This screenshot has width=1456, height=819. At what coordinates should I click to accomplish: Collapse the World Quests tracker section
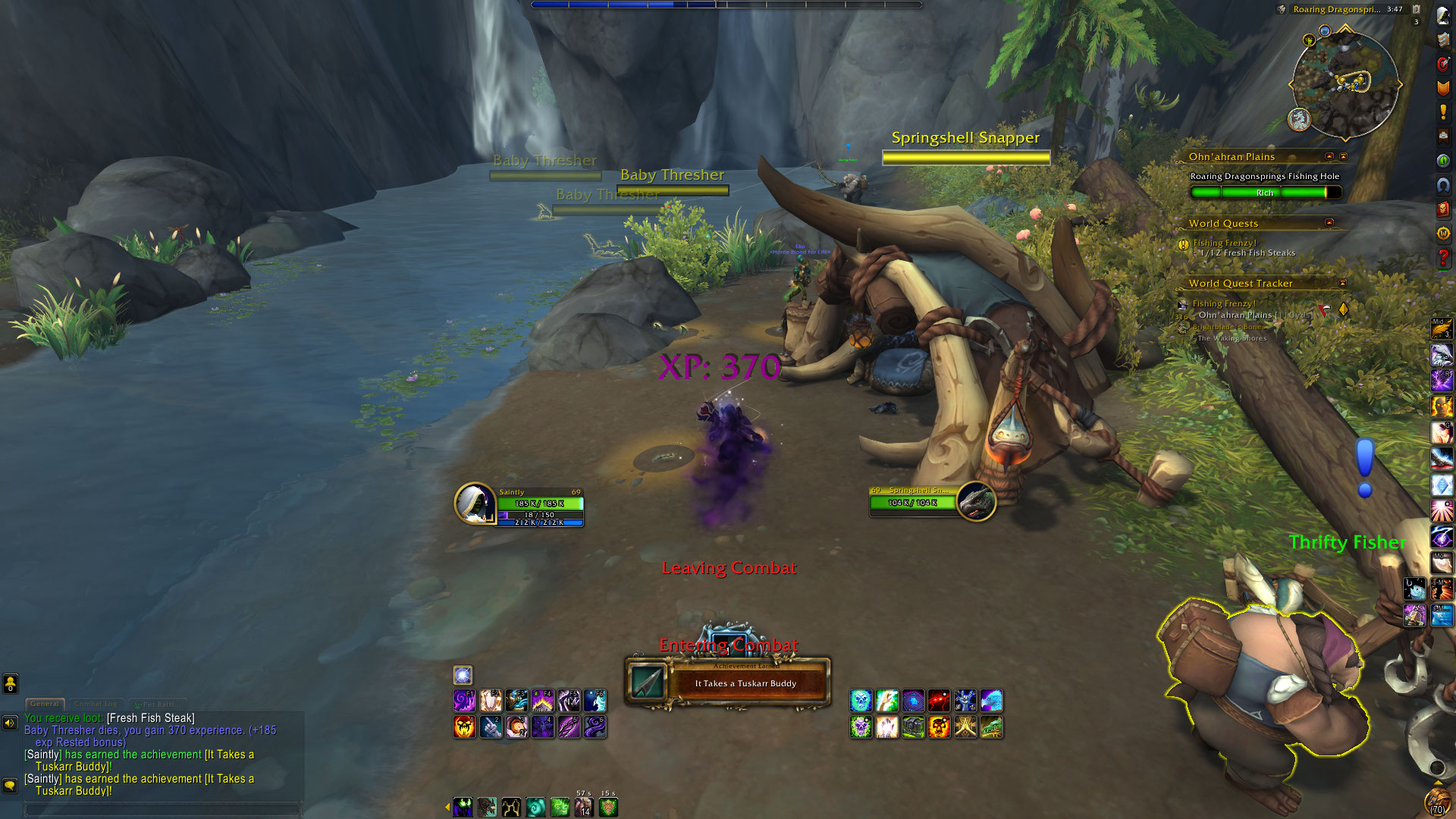pyautogui.click(x=1329, y=223)
